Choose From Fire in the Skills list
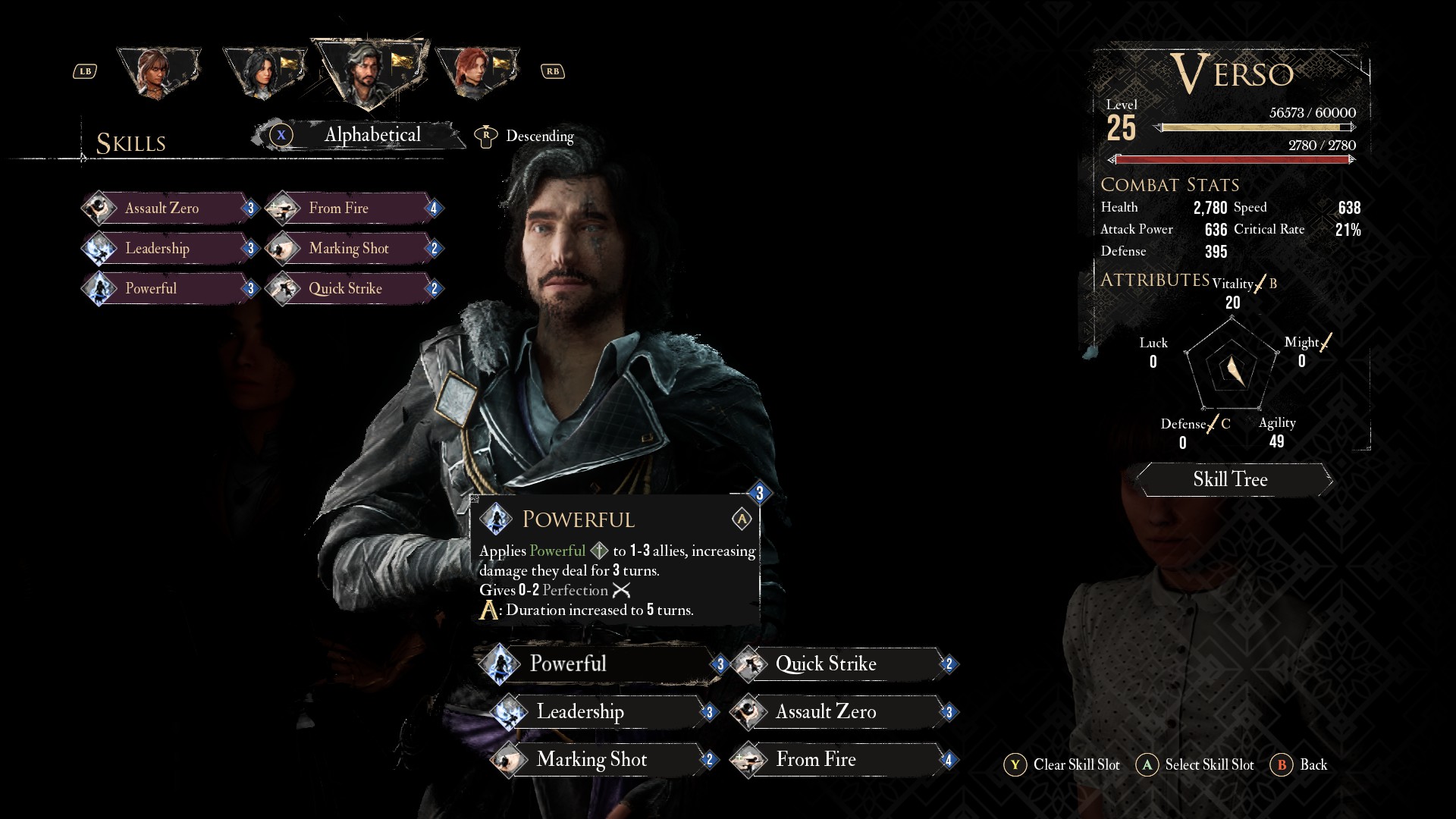 [352, 209]
